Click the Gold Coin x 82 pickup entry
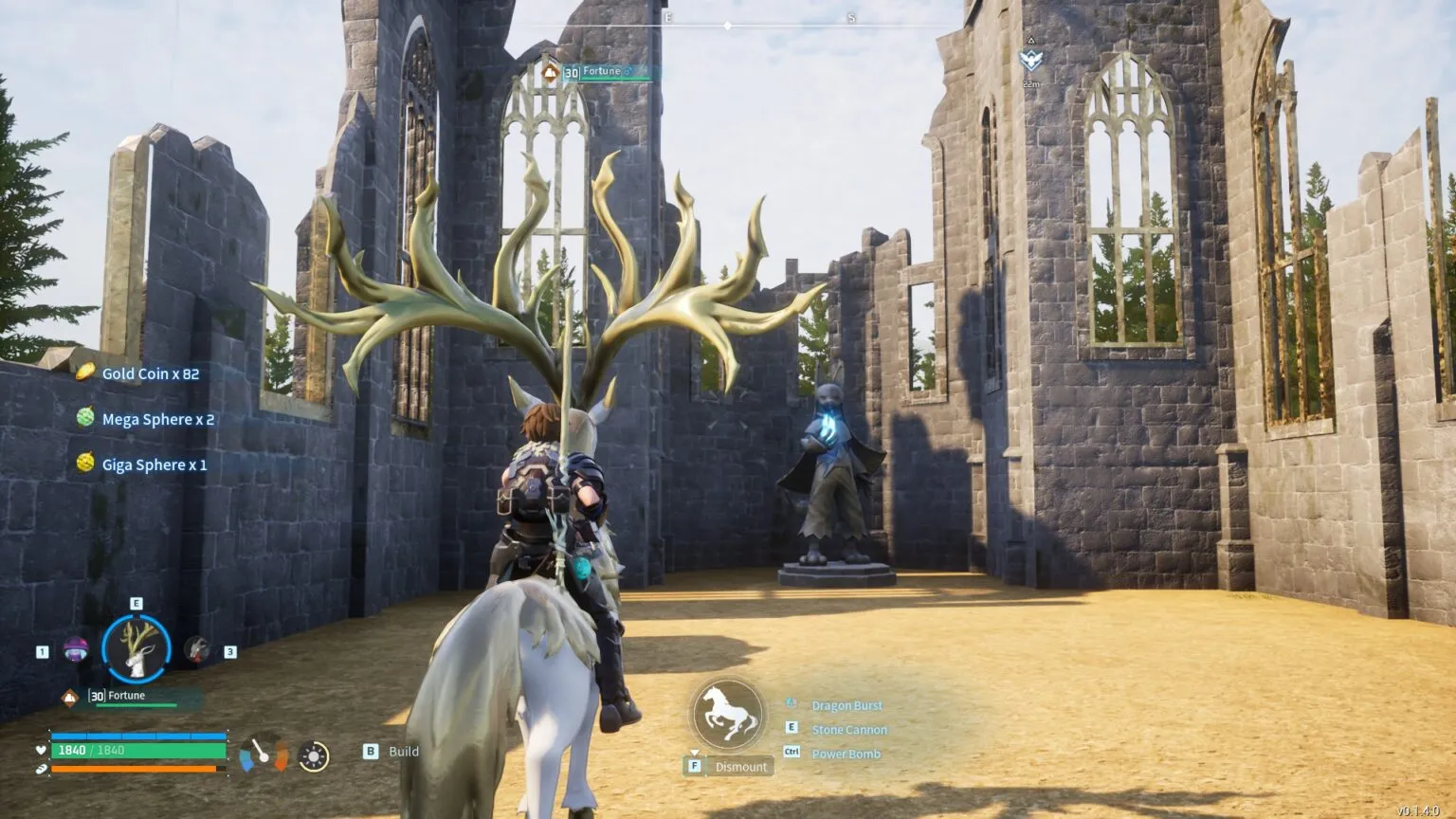The image size is (1456, 819). point(150,373)
